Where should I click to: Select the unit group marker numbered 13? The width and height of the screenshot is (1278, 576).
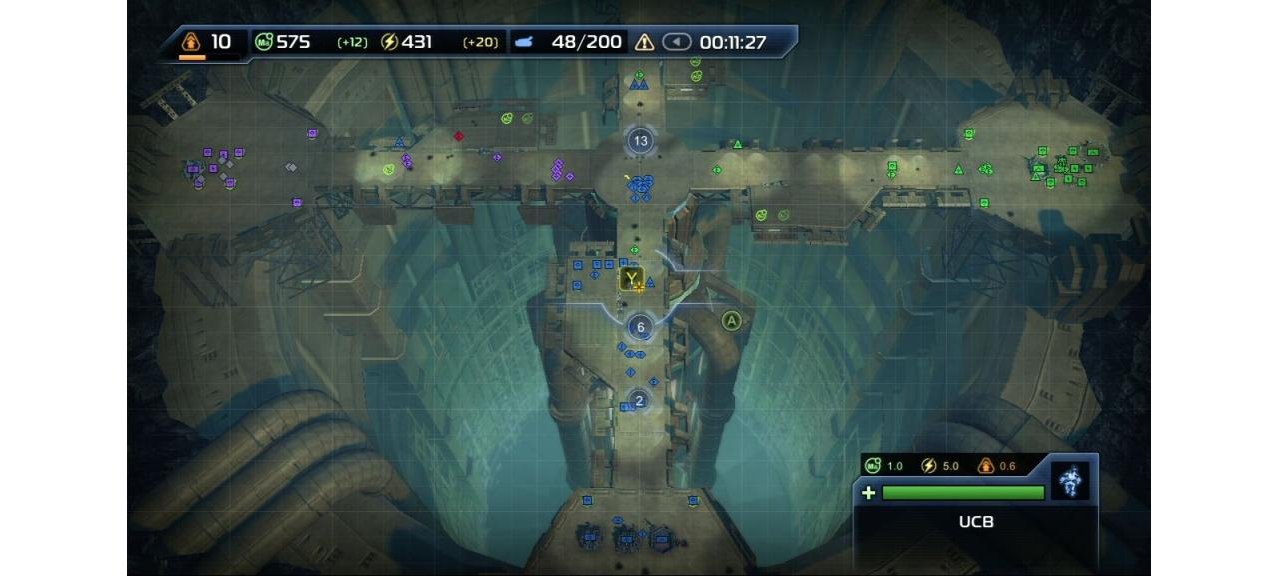(640, 141)
